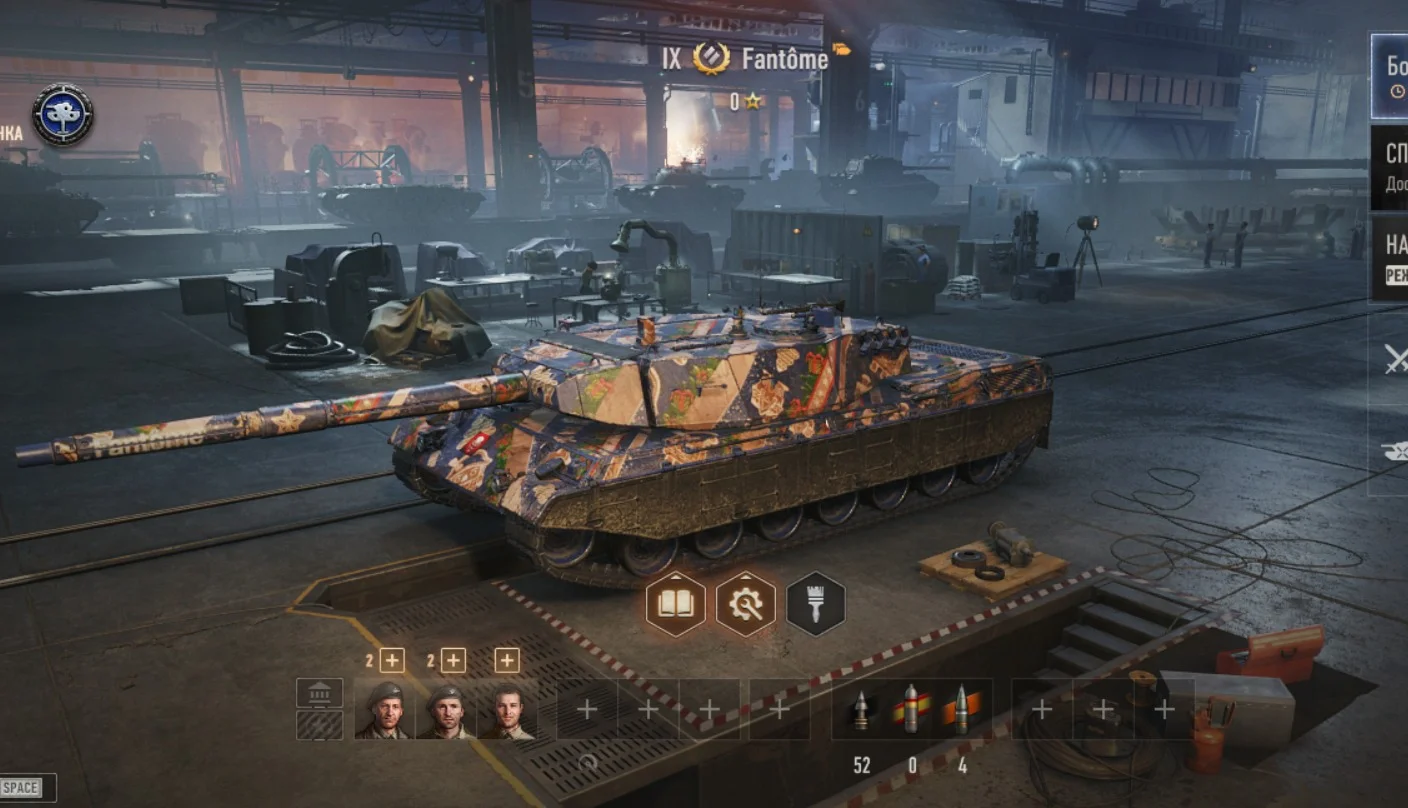
Task: Open vehicle selection by clicking Fantôme name
Action: (785, 59)
